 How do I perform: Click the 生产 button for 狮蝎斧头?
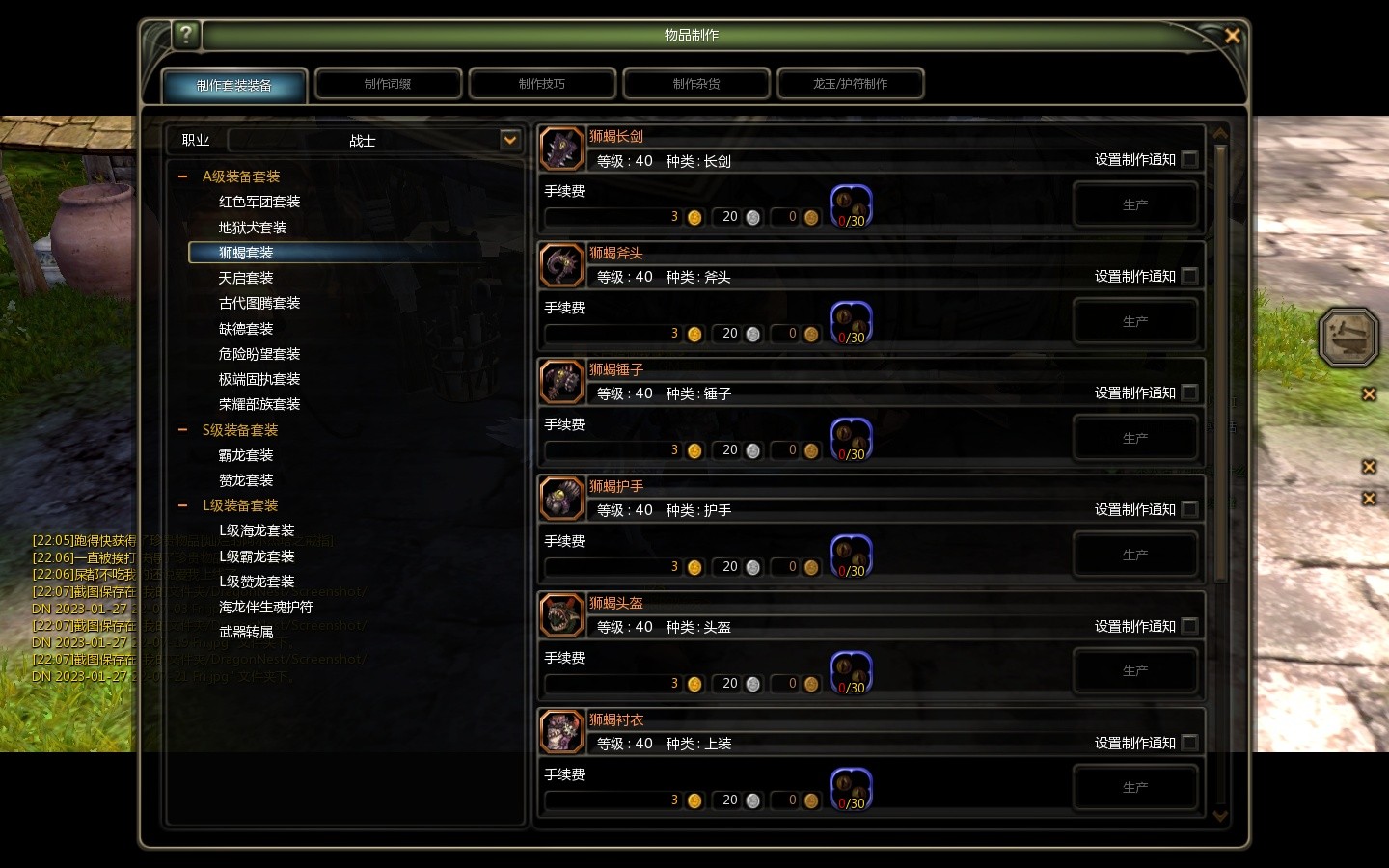[1135, 321]
